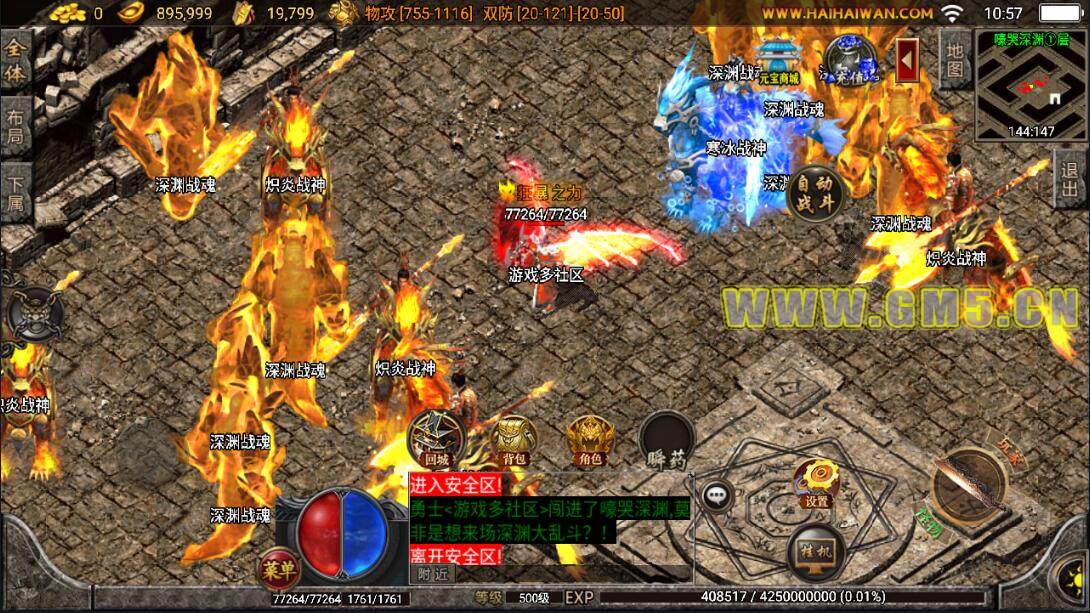1090x613 pixels.
Task: Open the red 菜单 menu button
Action: 279,570
